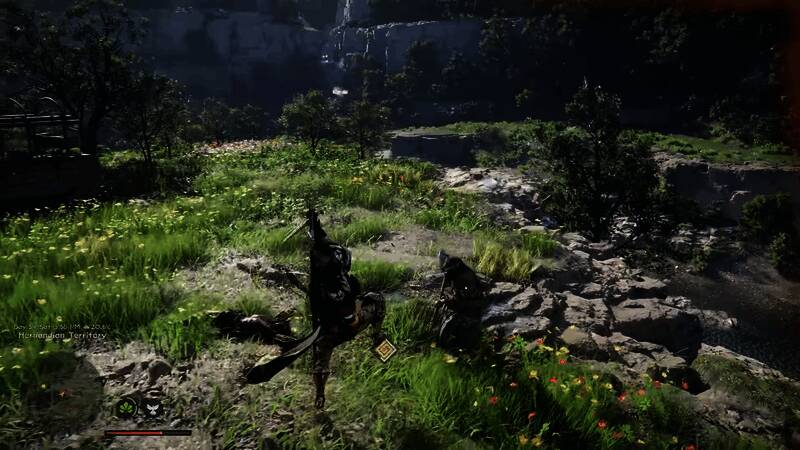Select the white bird status icon

(153, 407)
